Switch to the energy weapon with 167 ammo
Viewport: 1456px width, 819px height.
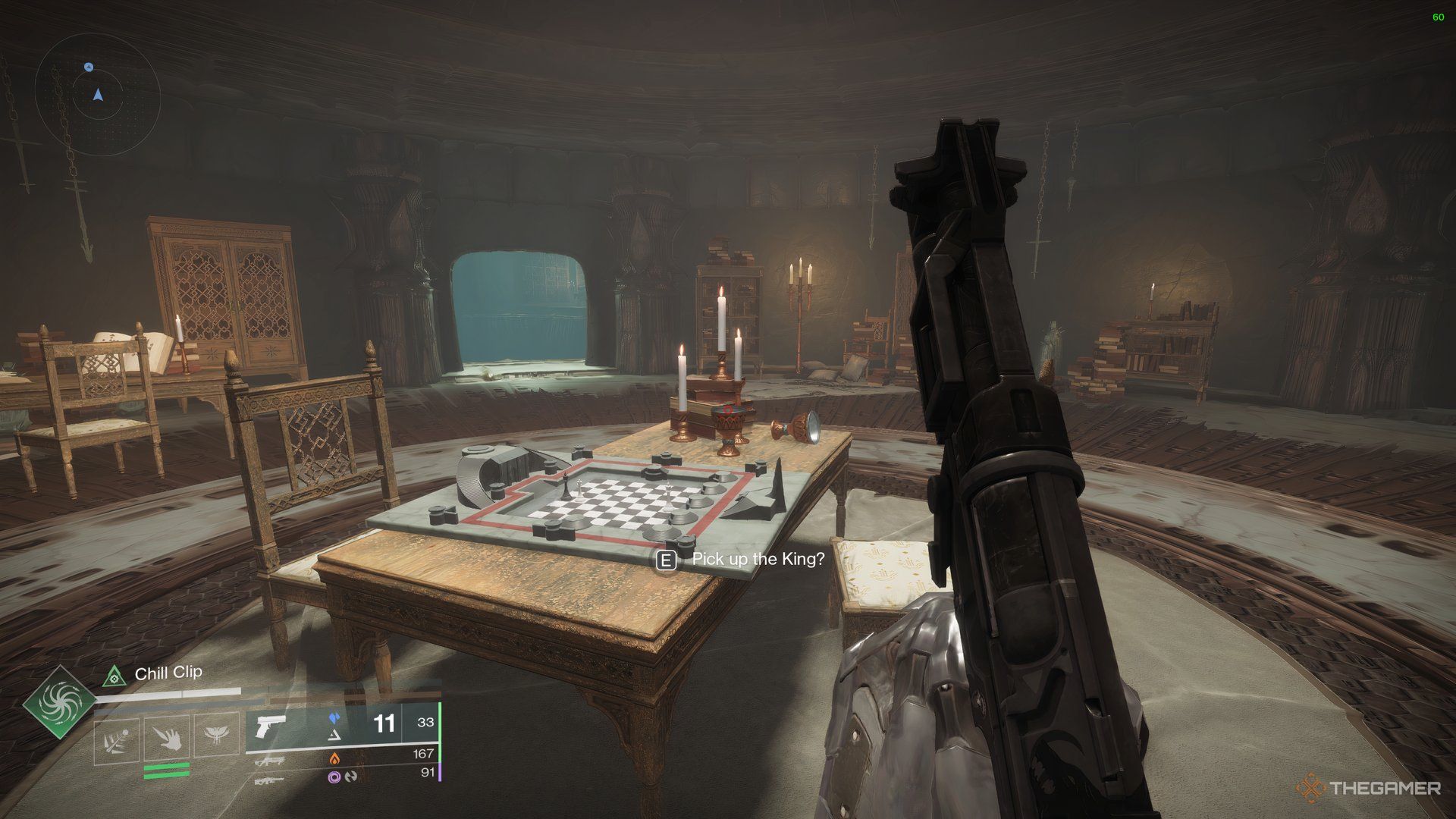tap(269, 760)
